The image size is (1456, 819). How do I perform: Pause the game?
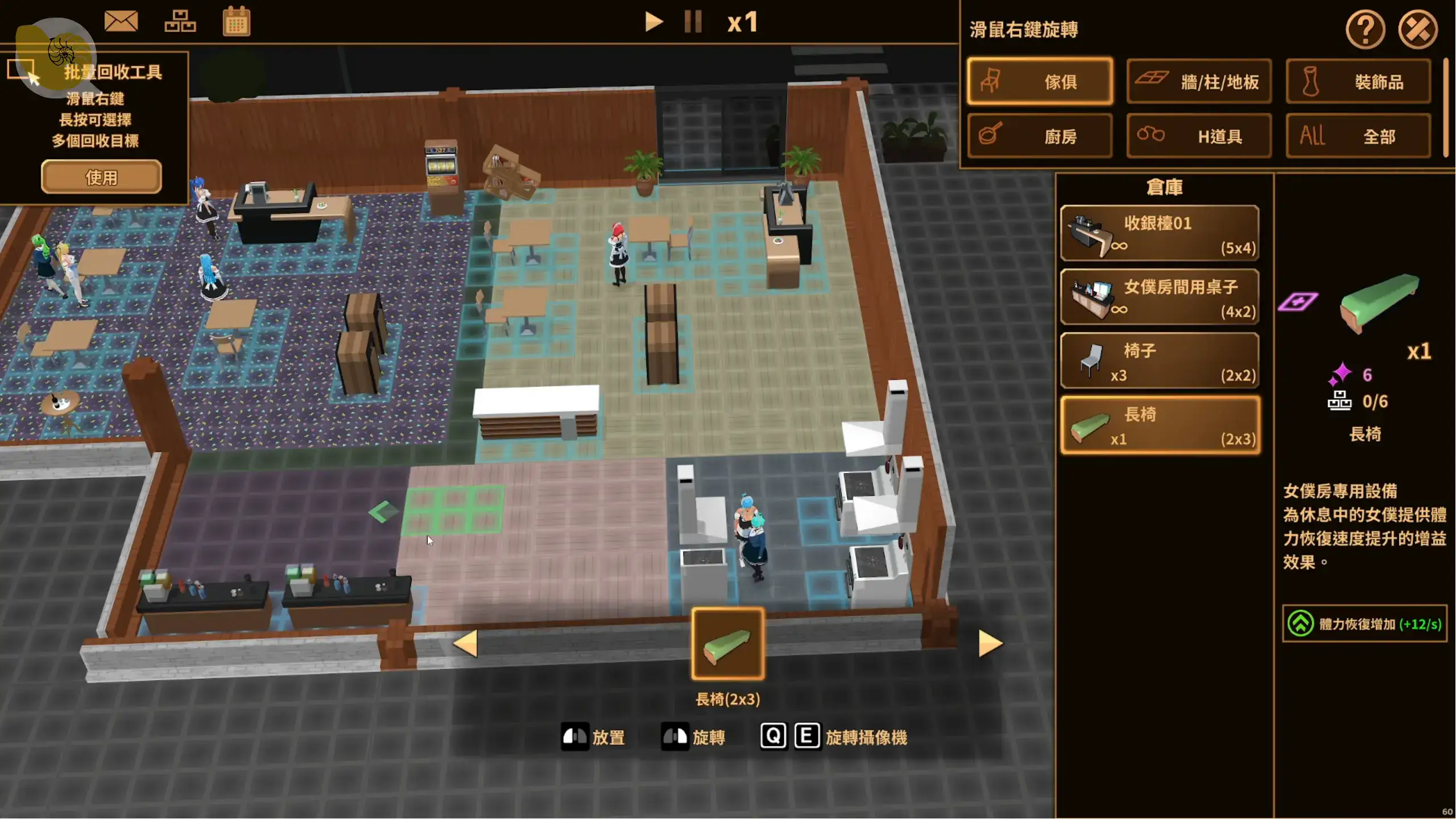693,22
